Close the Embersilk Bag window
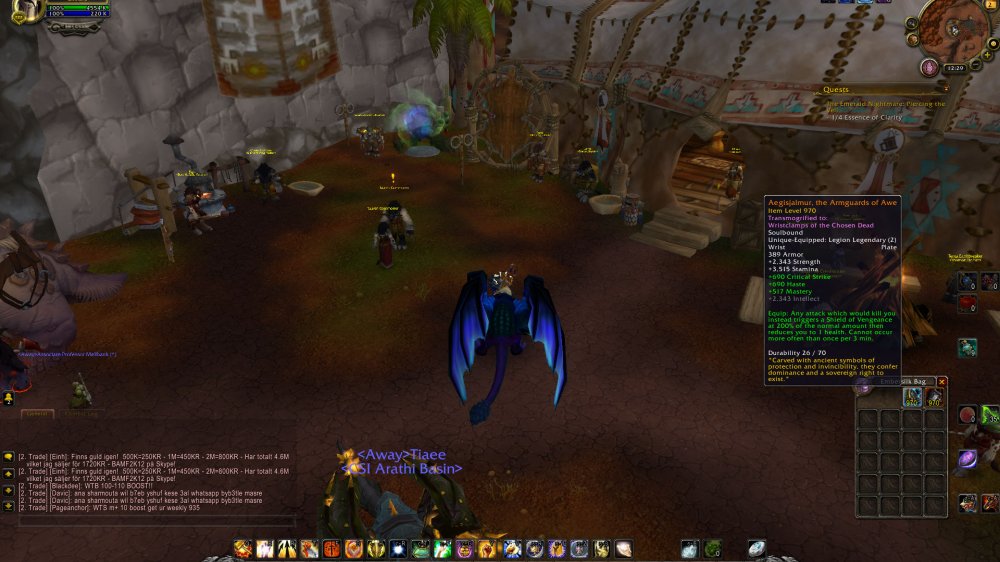 coord(941,381)
